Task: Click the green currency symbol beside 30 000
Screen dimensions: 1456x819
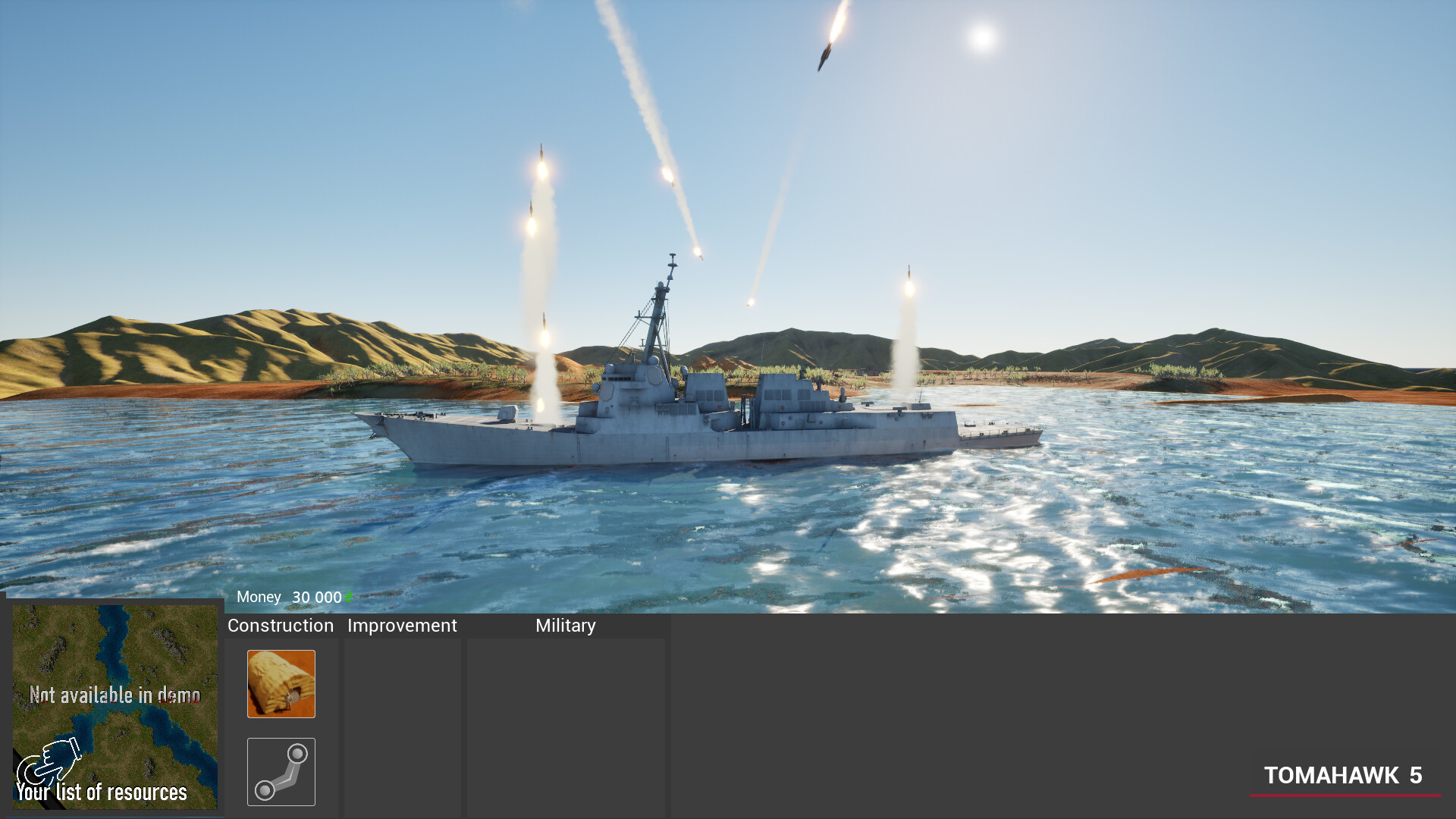Action: tap(348, 598)
